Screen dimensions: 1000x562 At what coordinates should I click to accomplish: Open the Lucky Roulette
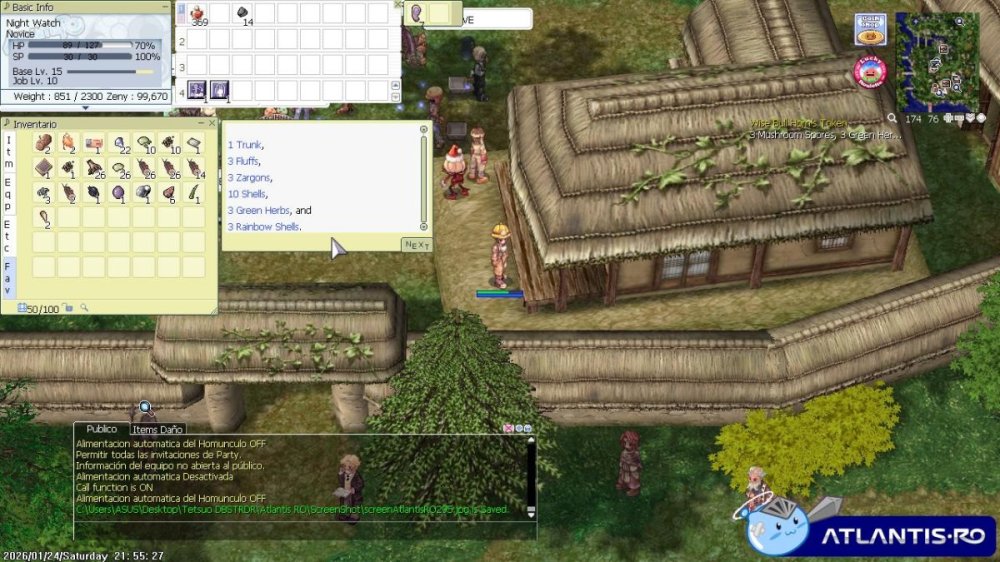870,71
